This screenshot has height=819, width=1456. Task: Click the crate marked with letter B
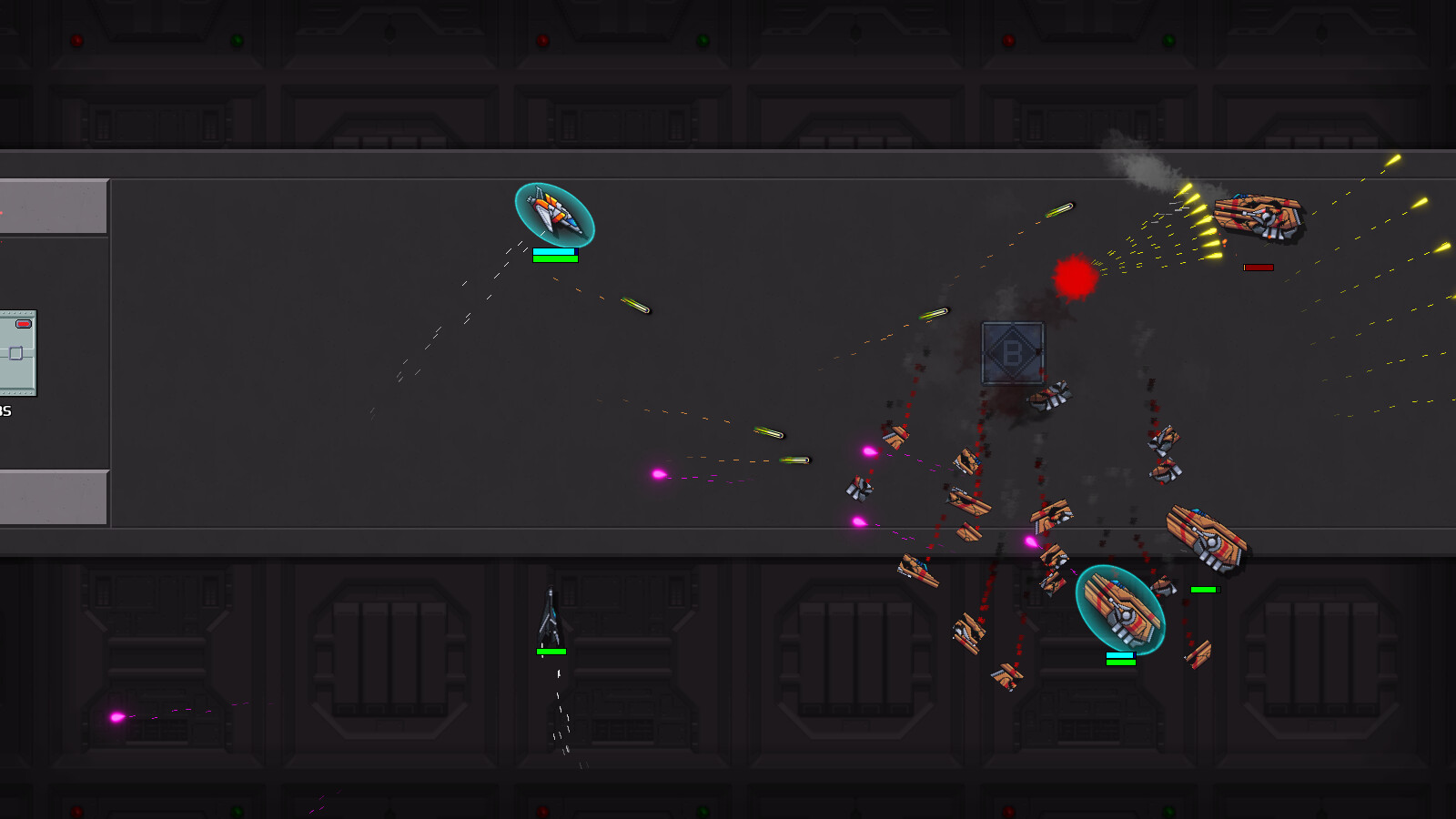tap(1012, 354)
